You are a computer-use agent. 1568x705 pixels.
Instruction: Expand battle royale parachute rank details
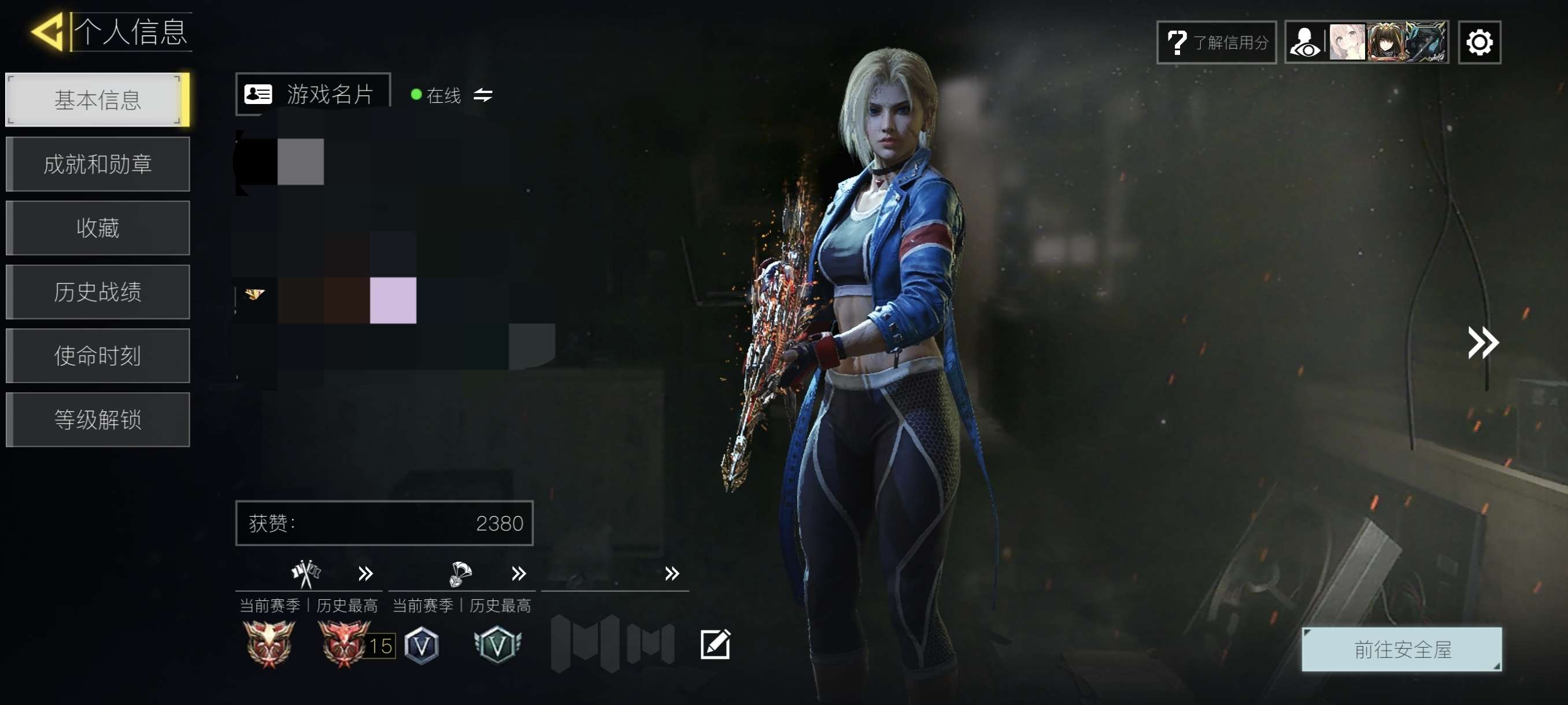click(x=519, y=573)
